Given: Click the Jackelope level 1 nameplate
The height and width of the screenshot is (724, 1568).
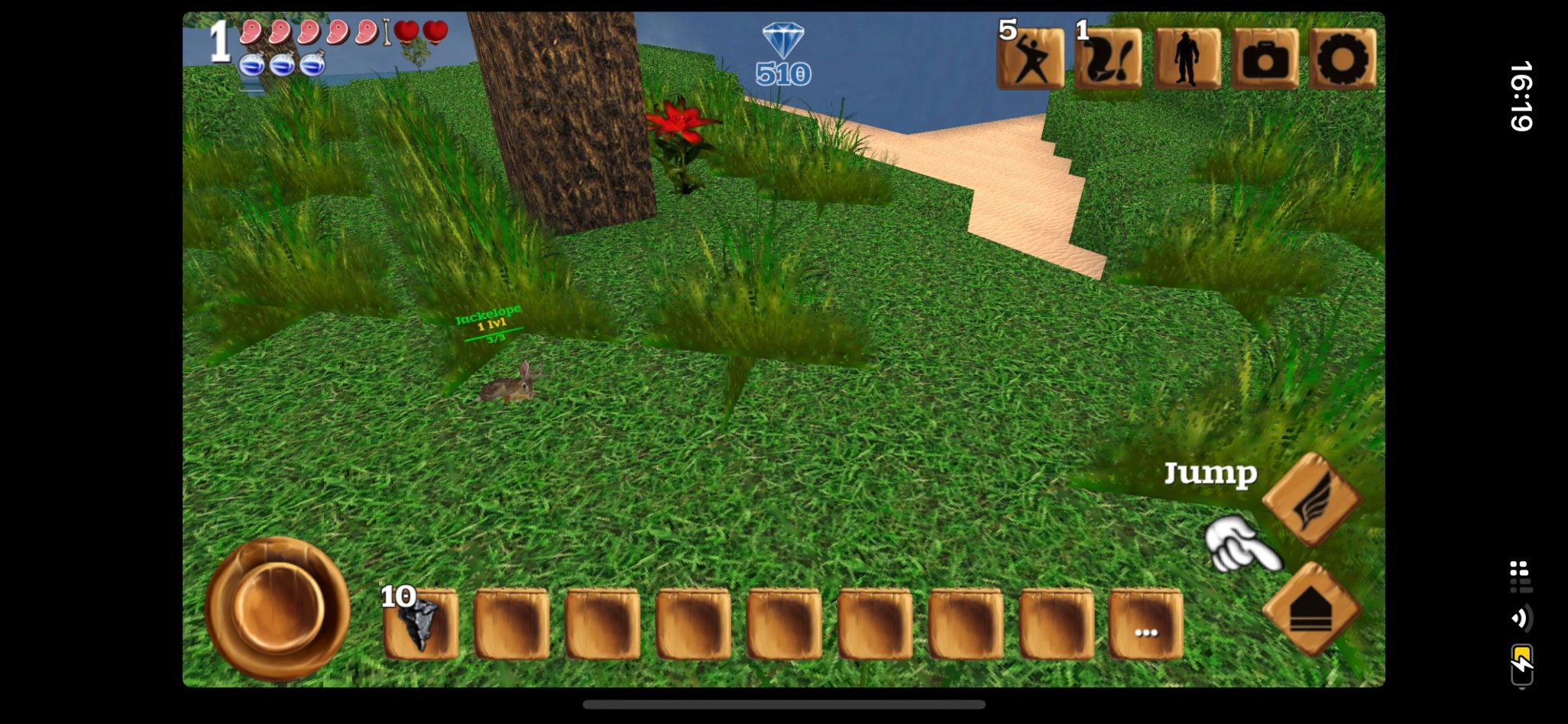Looking at the screenshot, I should click(488, 314).
